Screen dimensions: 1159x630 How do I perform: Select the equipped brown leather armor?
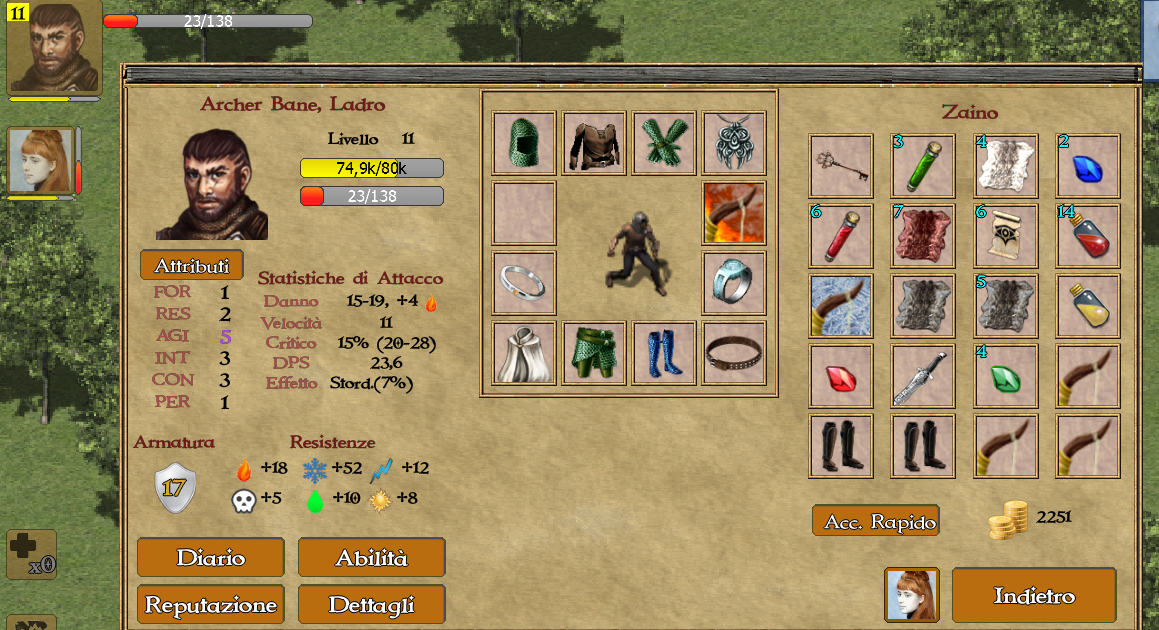tap(594, 144)
